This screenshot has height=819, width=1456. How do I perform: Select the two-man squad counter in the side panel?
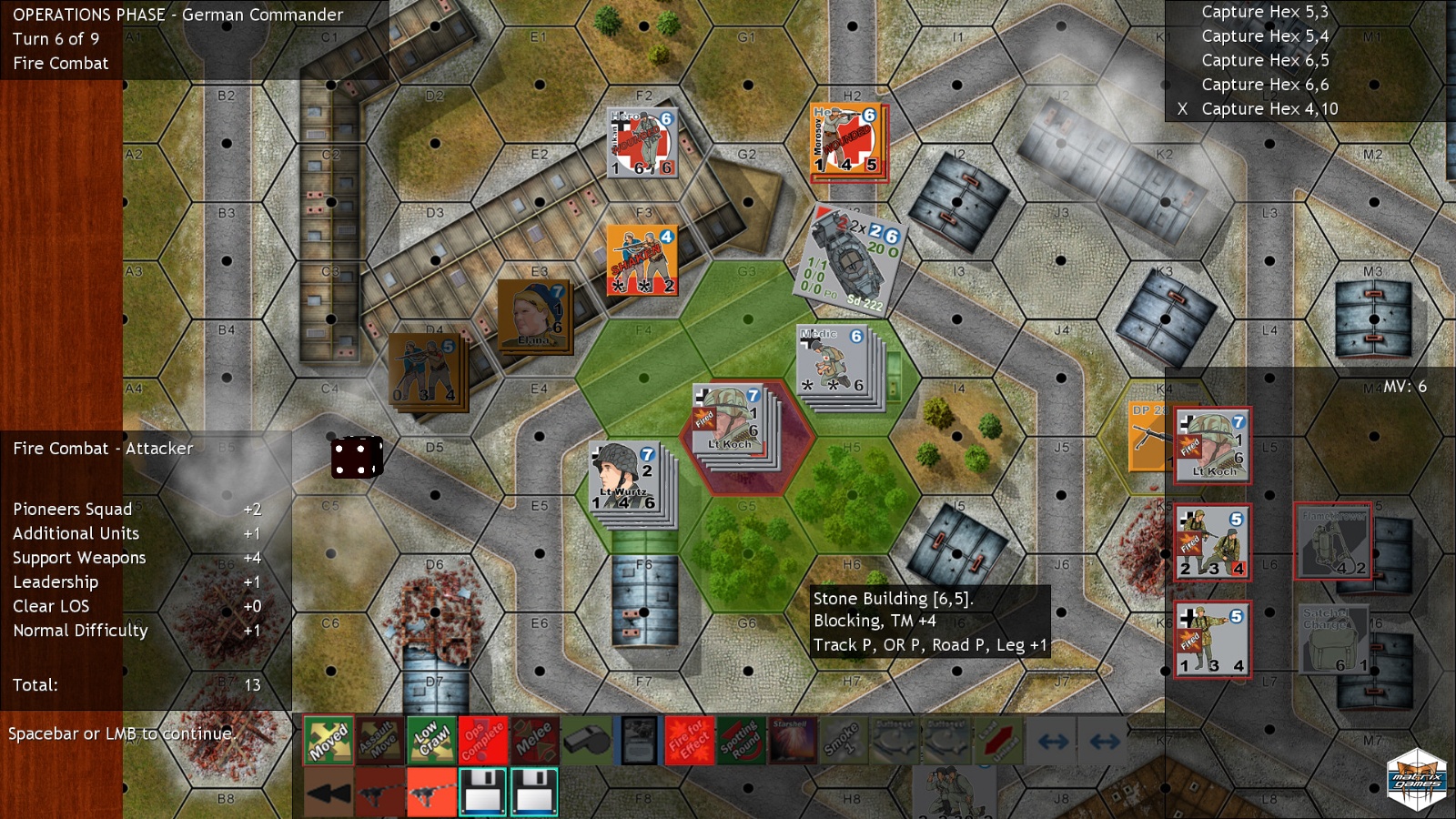(1212, 542)
